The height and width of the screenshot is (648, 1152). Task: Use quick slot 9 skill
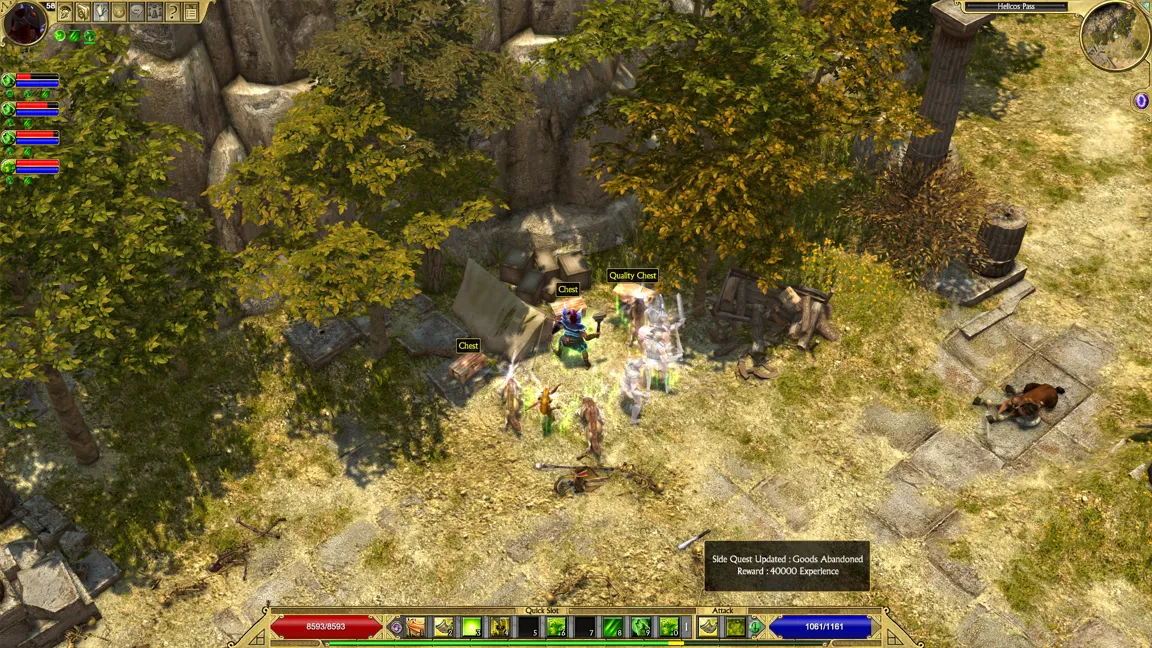click(x=641, y=627)
